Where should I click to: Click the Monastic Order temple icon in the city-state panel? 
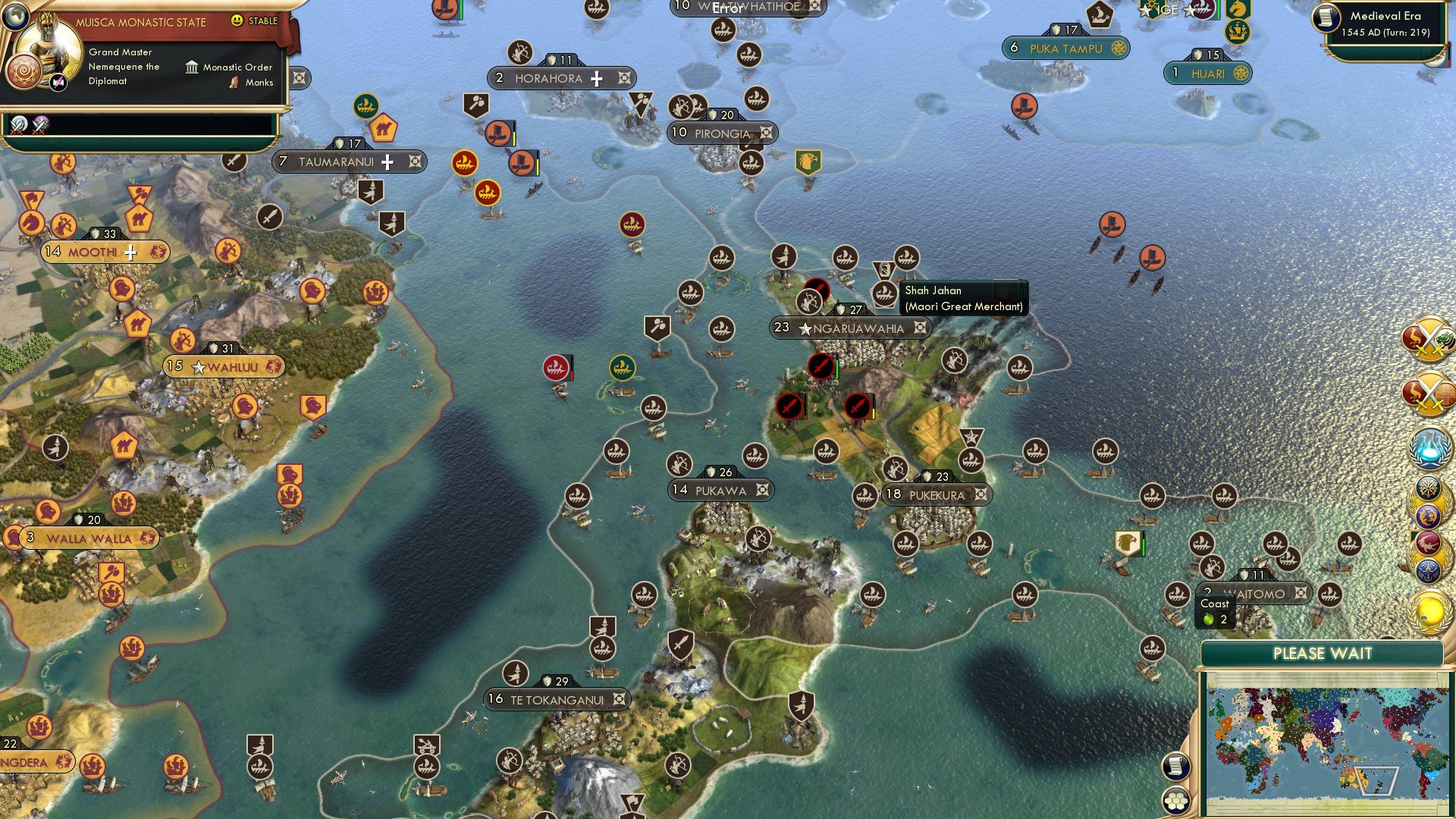click(x=193, y=67)
